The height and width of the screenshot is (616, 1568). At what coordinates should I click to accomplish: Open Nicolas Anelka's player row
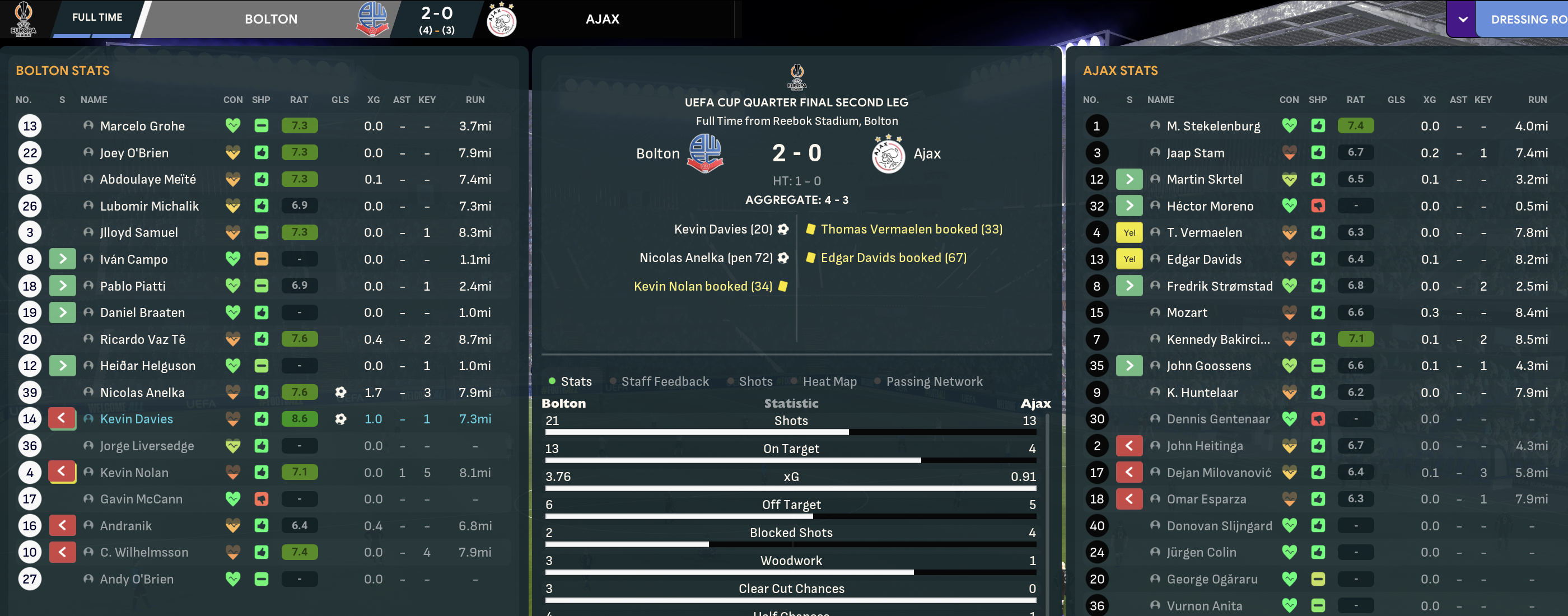142,393
